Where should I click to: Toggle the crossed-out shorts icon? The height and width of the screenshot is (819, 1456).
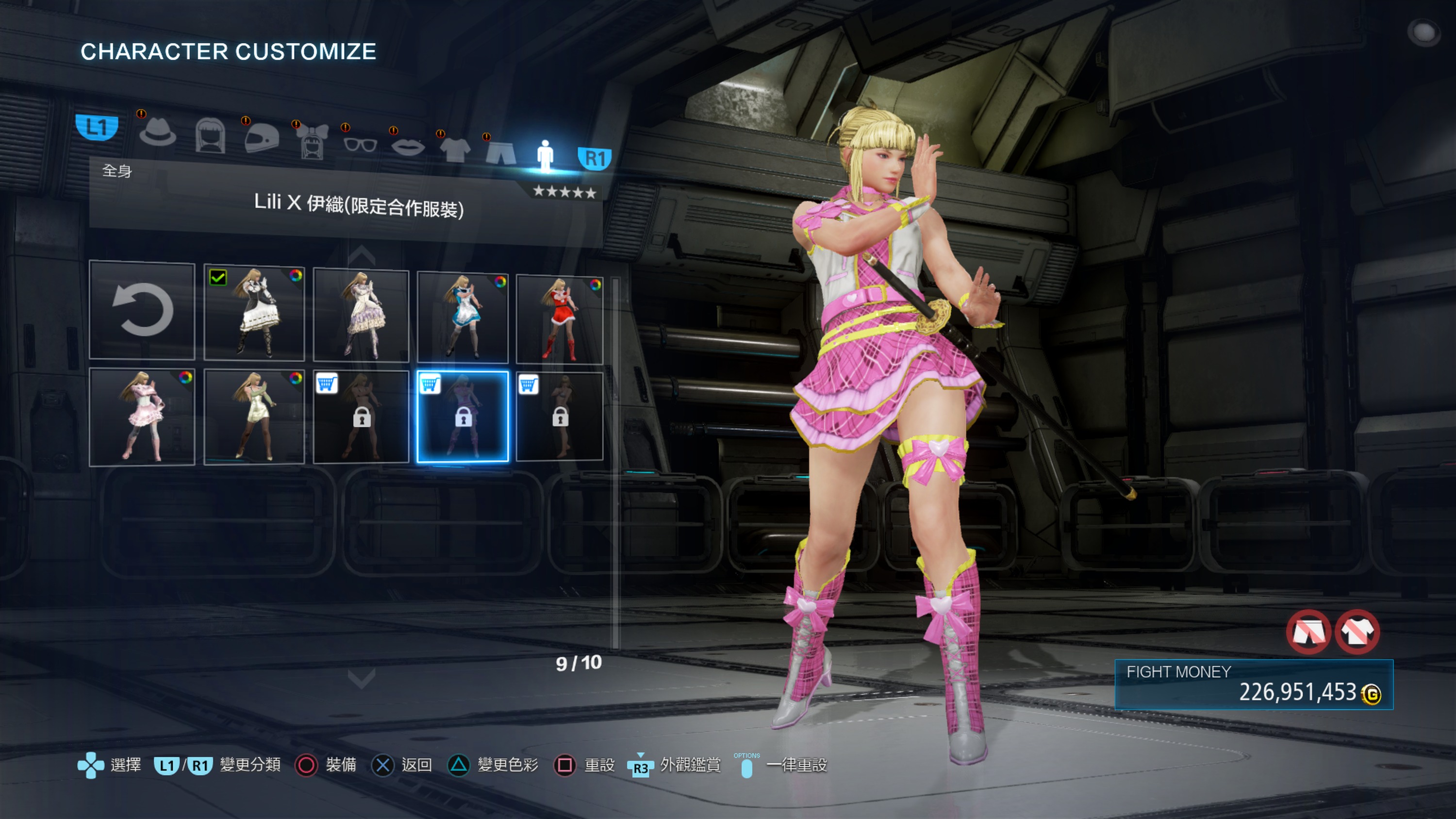1308,632
